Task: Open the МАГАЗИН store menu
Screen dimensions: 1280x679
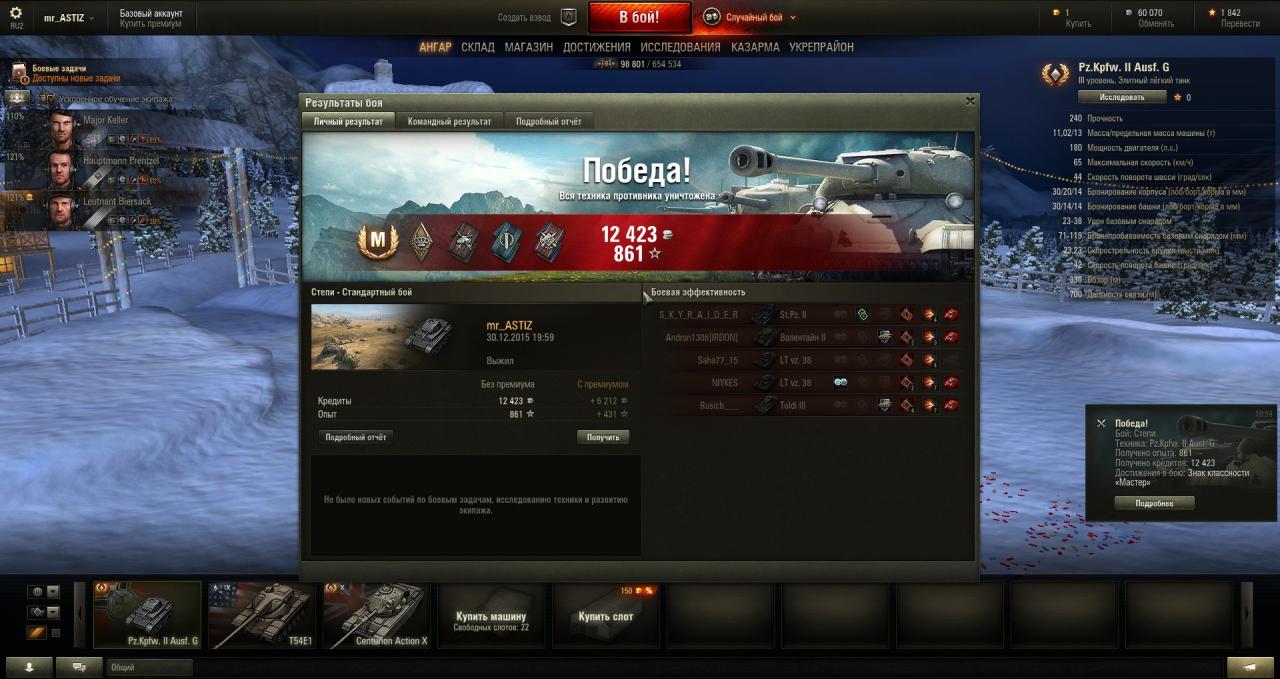Action: (528, 47)
